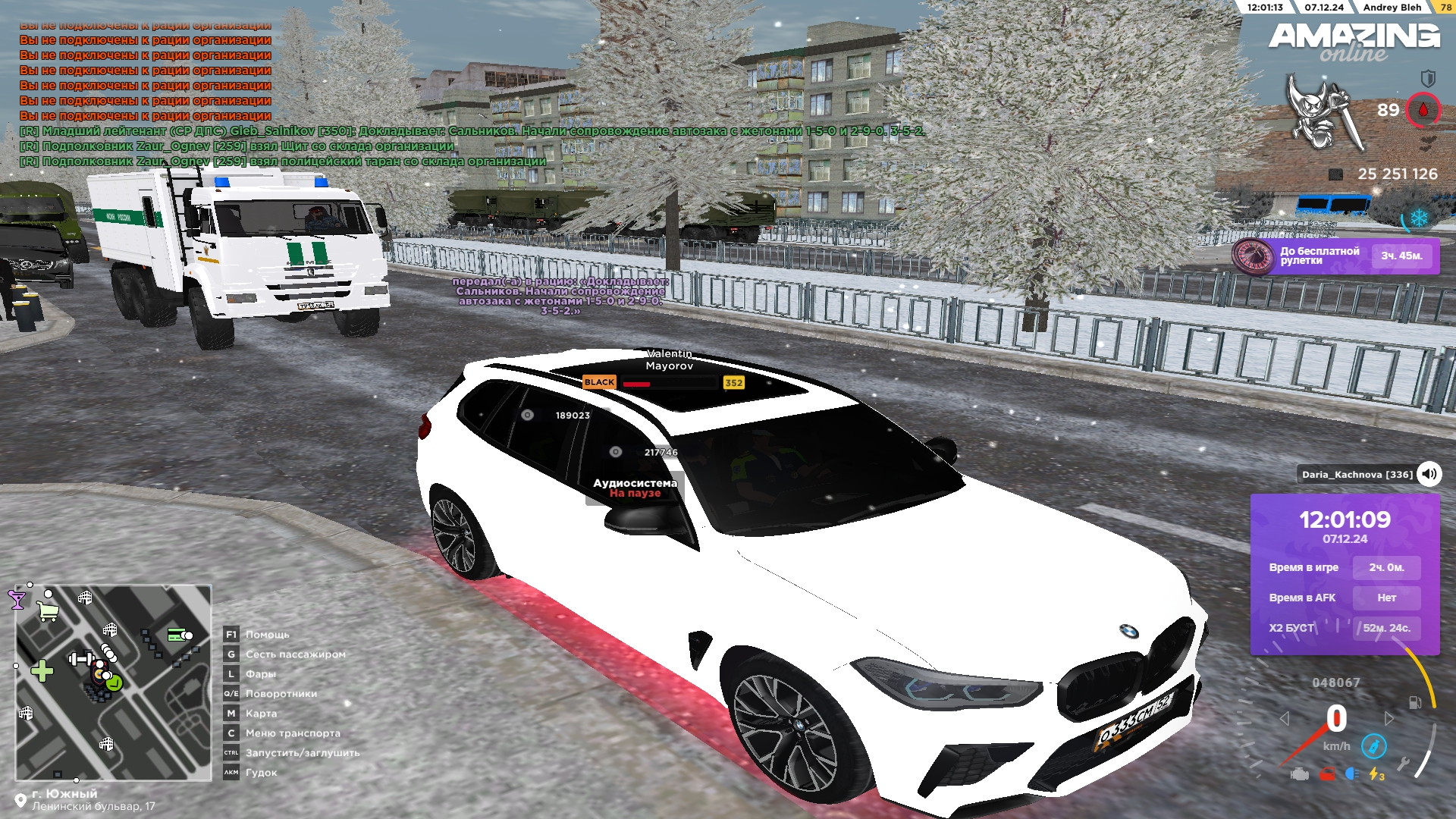Screen dimensions: 1456x819
Task: Click the blue snowflake icon
Action: point(1418,218)
